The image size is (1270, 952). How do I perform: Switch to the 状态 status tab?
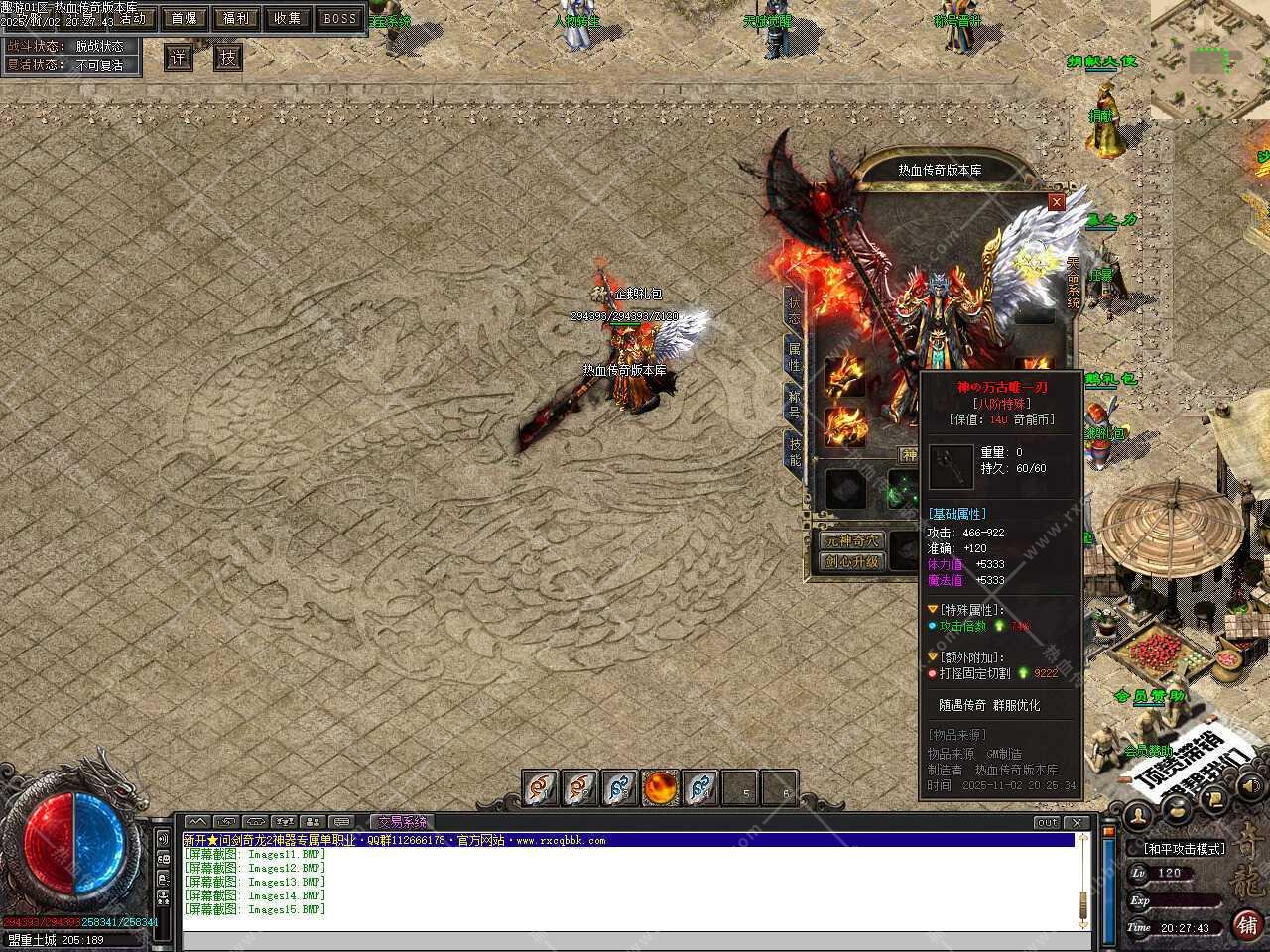click(x=794, y=309)
